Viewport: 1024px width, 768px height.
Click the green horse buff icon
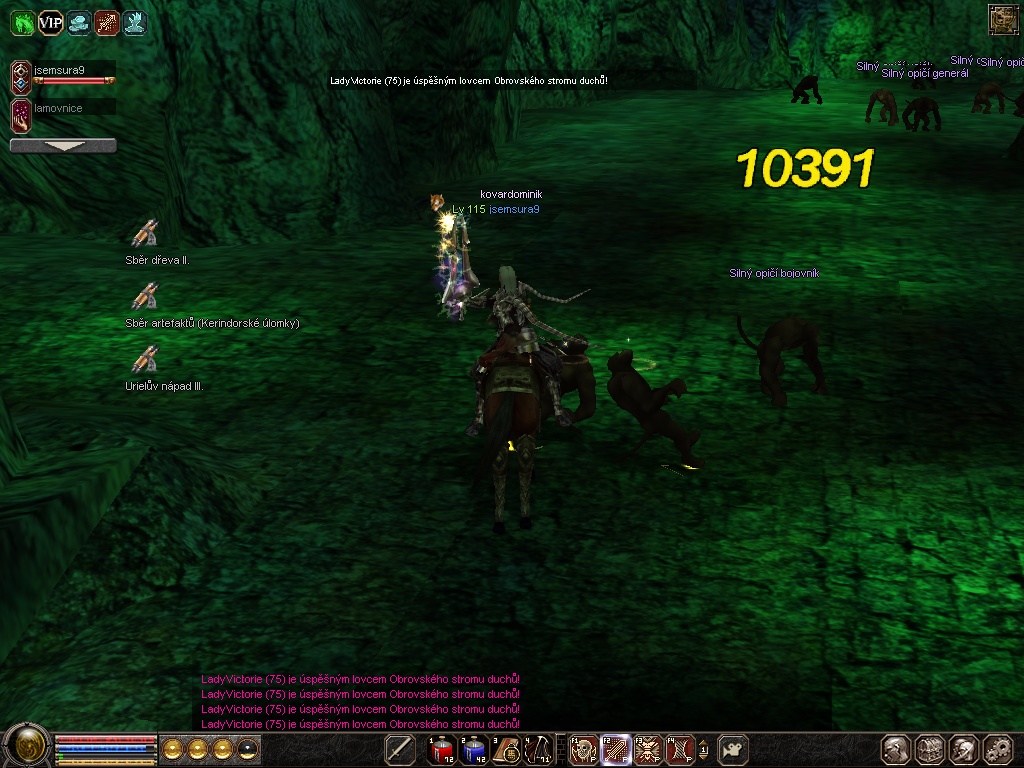click(x=22, y=22)
